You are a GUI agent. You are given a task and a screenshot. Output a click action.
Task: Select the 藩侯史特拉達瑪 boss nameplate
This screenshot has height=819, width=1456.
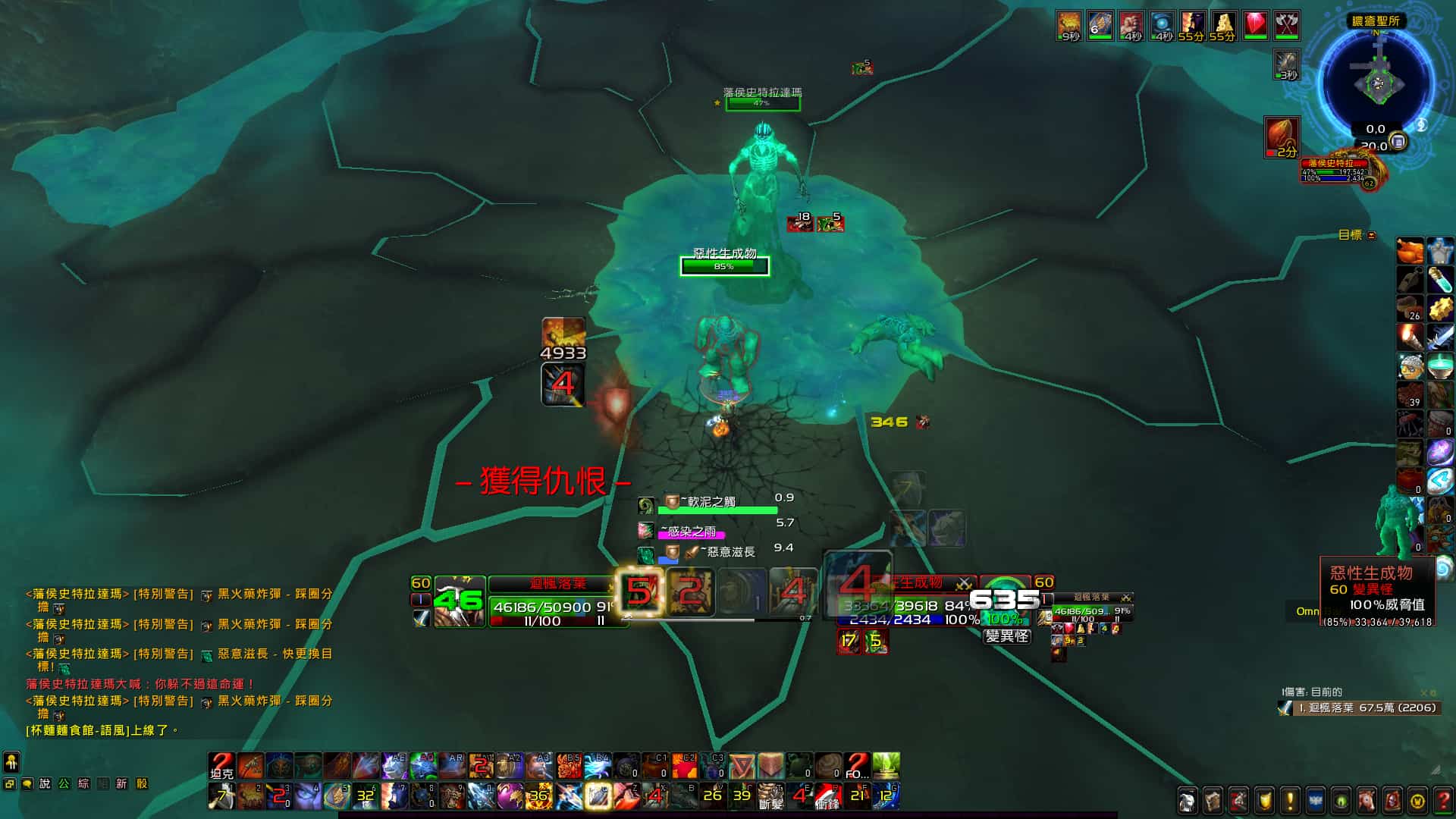click(762, 103)
